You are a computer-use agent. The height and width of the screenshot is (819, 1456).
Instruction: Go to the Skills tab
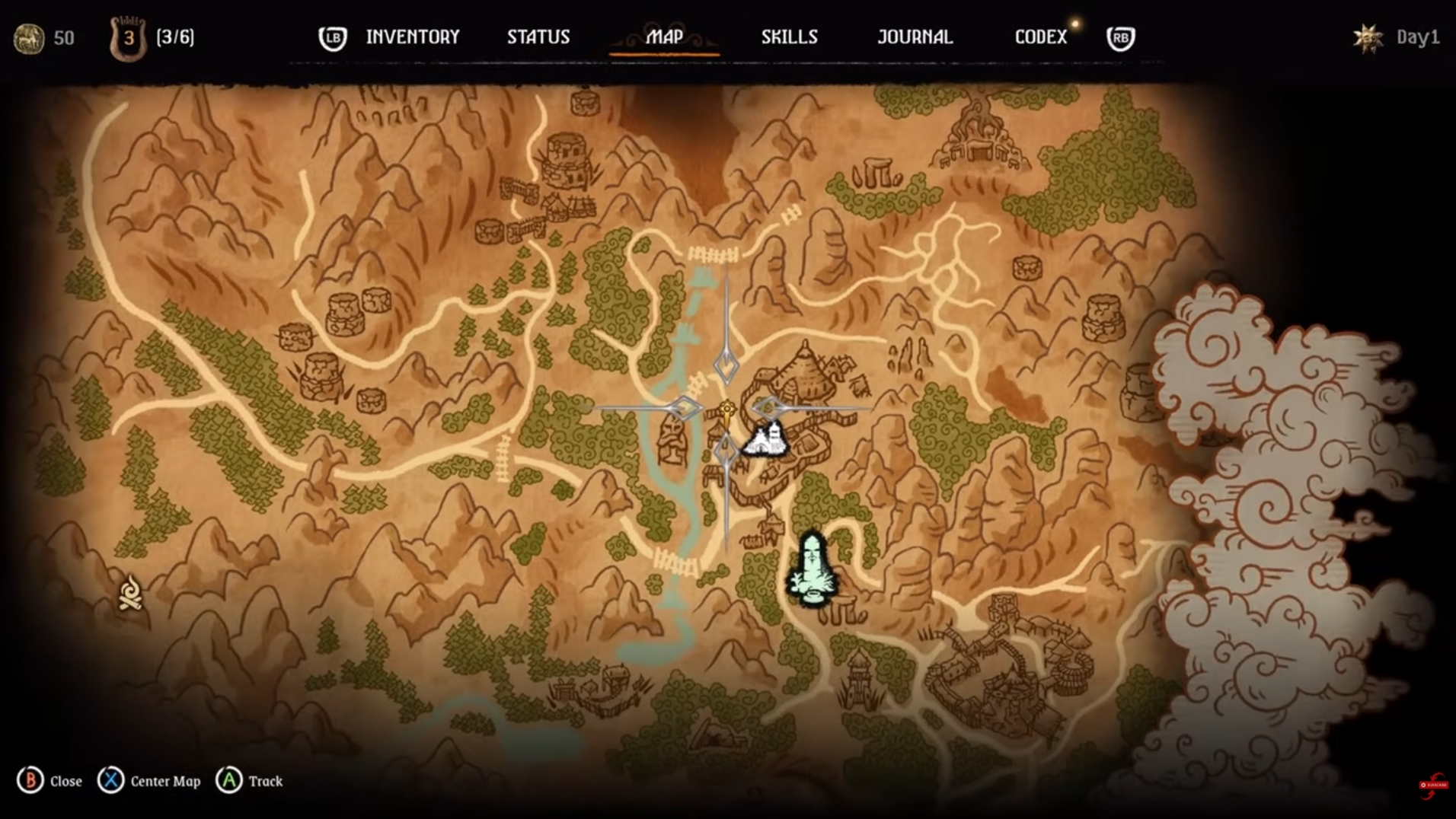click(789, 37)
